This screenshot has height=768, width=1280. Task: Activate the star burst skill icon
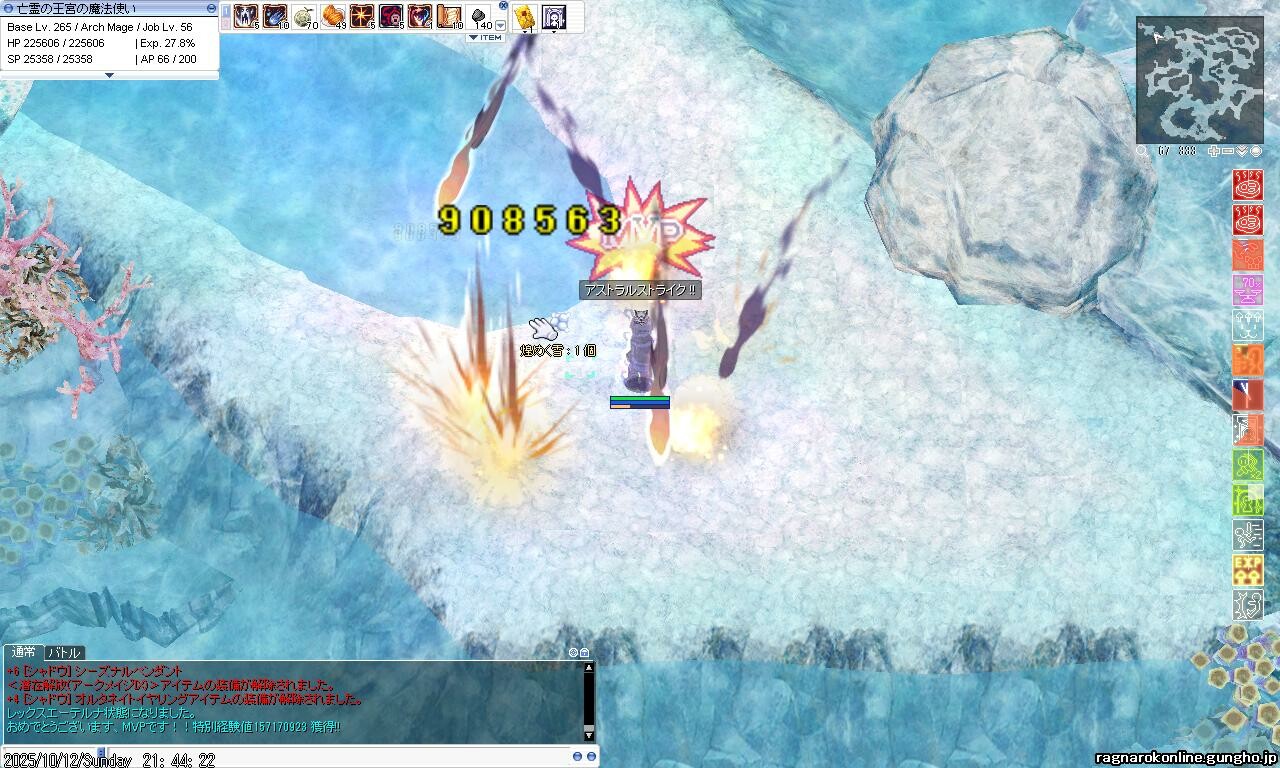[362, 16]
